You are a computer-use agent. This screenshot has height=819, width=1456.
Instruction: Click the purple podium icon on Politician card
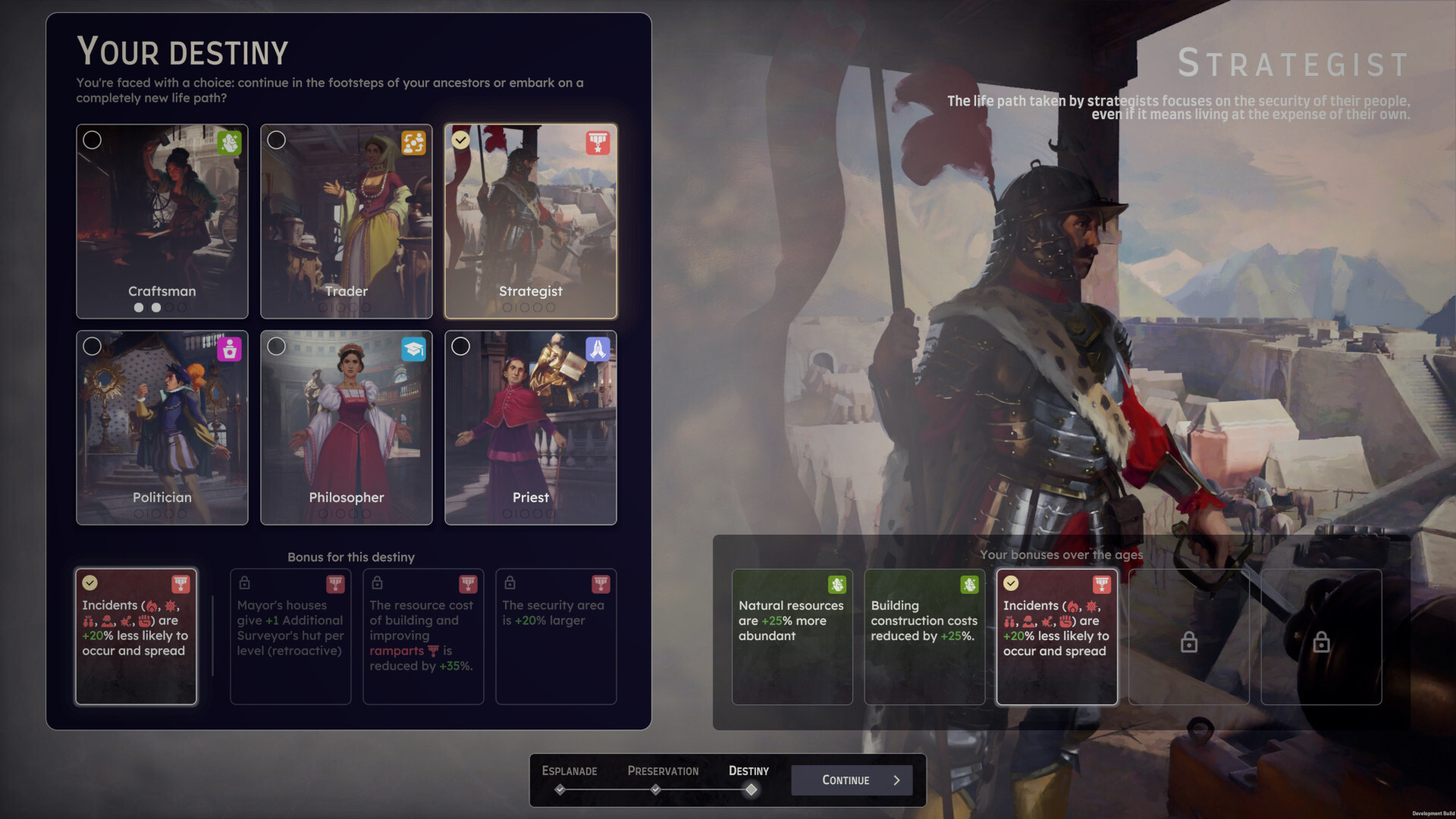228,349
